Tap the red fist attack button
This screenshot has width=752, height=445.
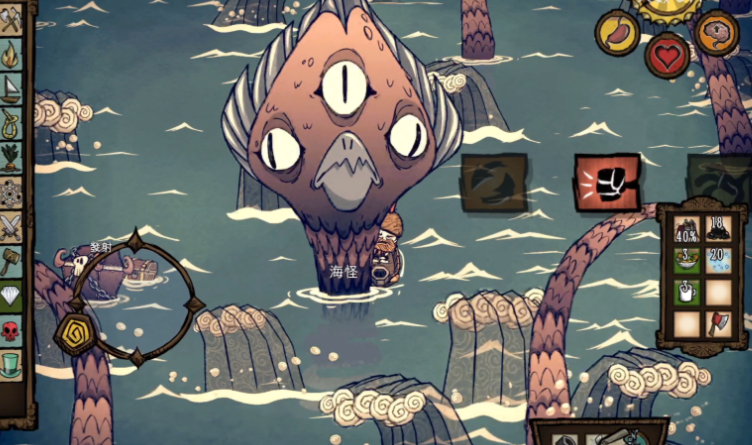pyautogui.click(x=606, y=182)
